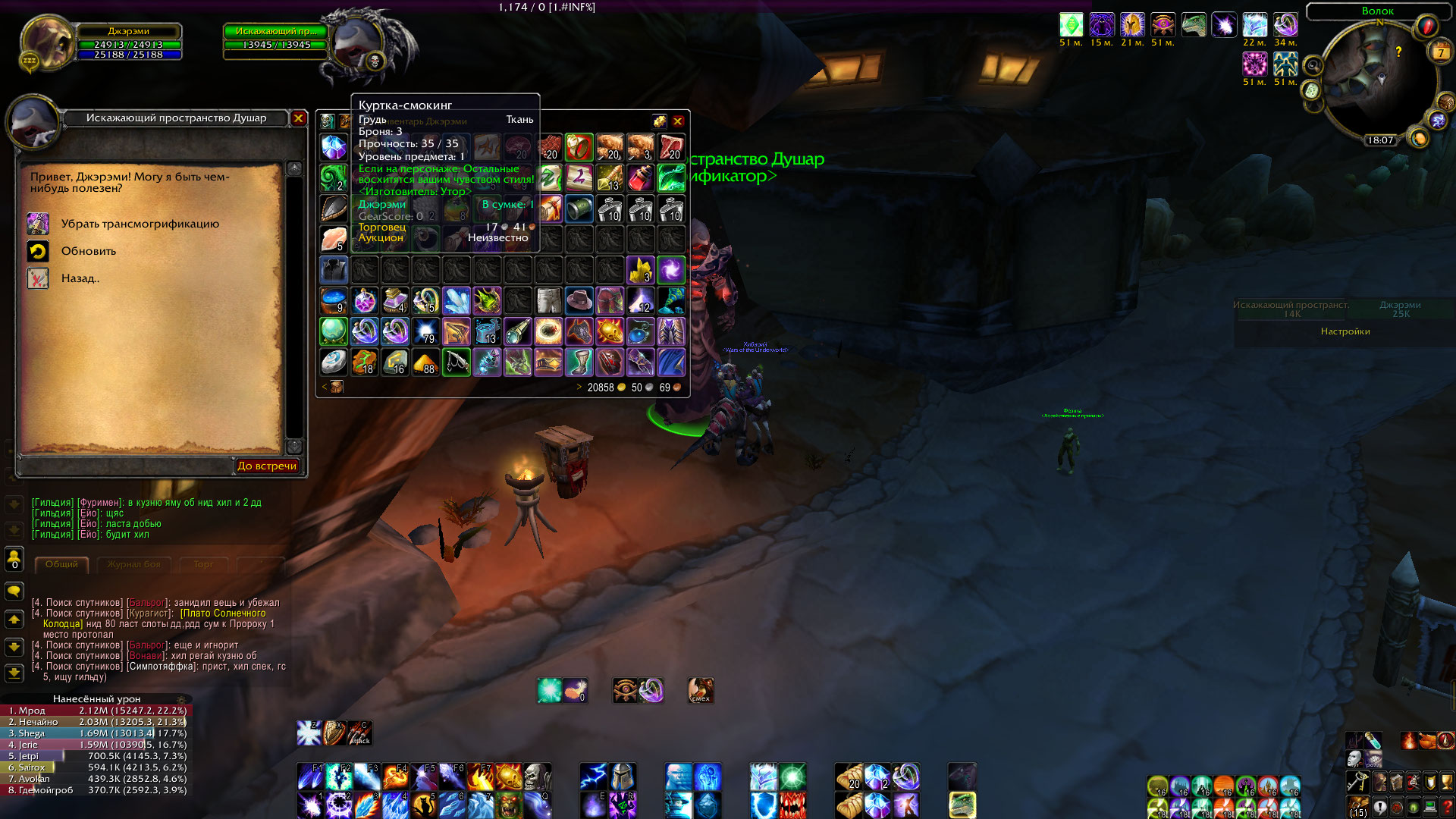Screen dimensions: 1456x819
Task: Click the target NPC portrait
Action: click(x=356, y=43)
